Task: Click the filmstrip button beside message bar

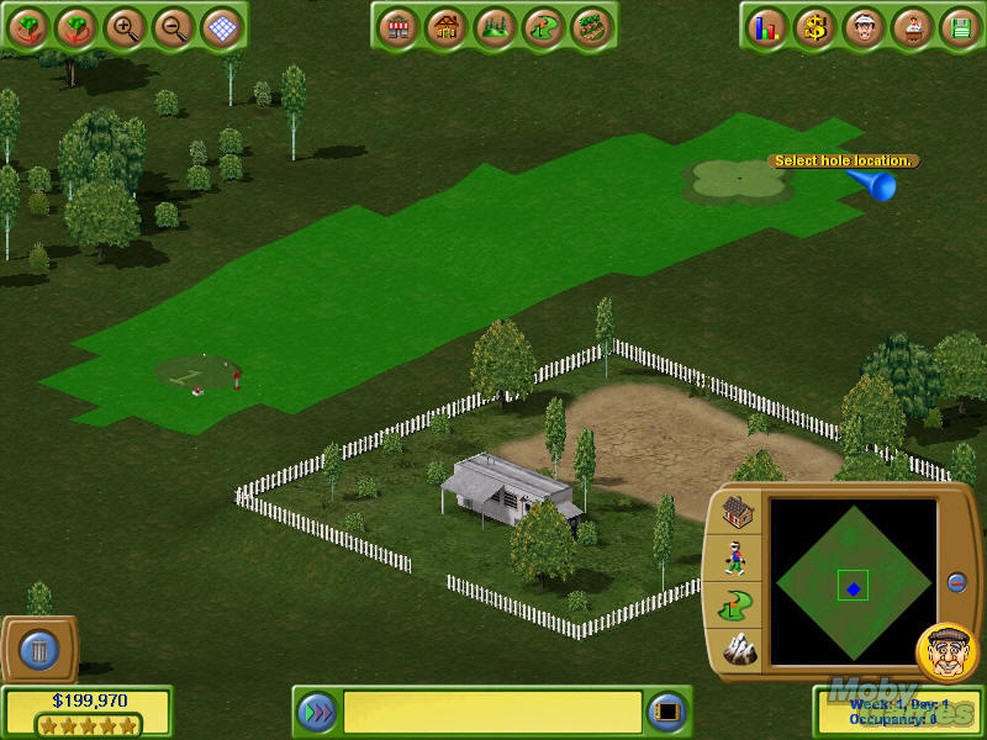Action: [x=667, y=712]
